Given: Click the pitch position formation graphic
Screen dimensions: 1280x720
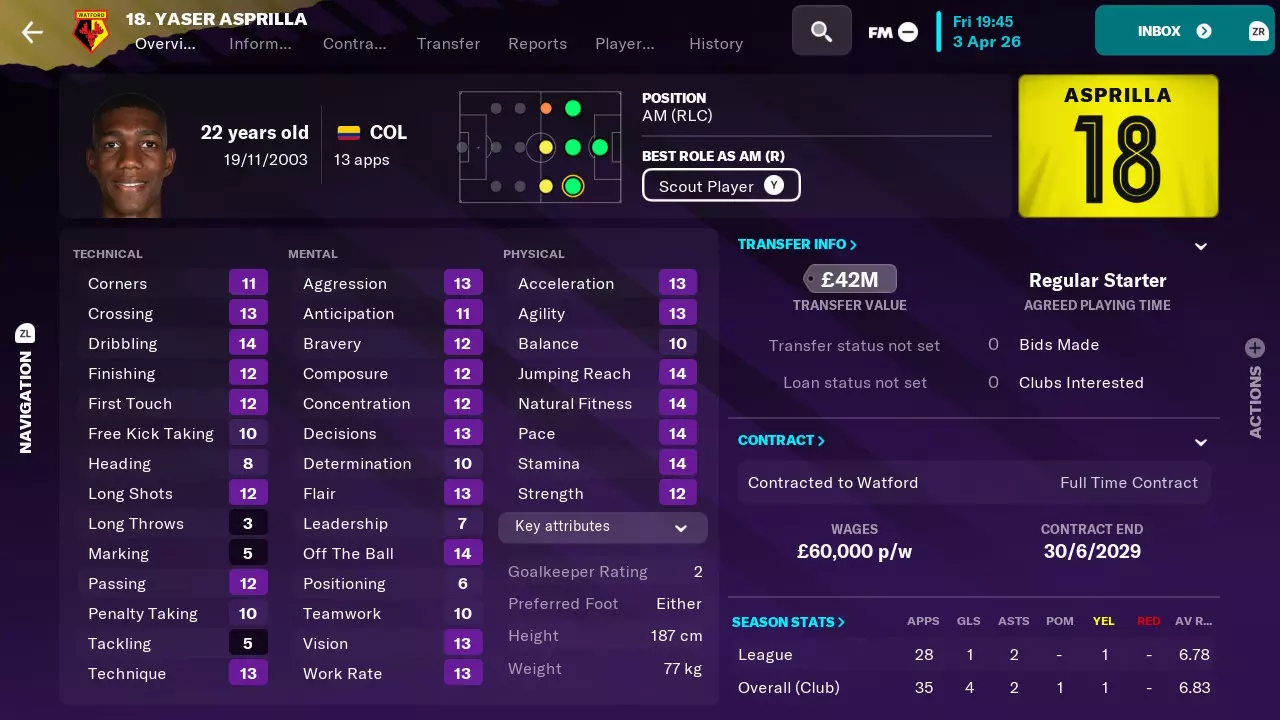Looking at the screenshot, I should 540,146.
